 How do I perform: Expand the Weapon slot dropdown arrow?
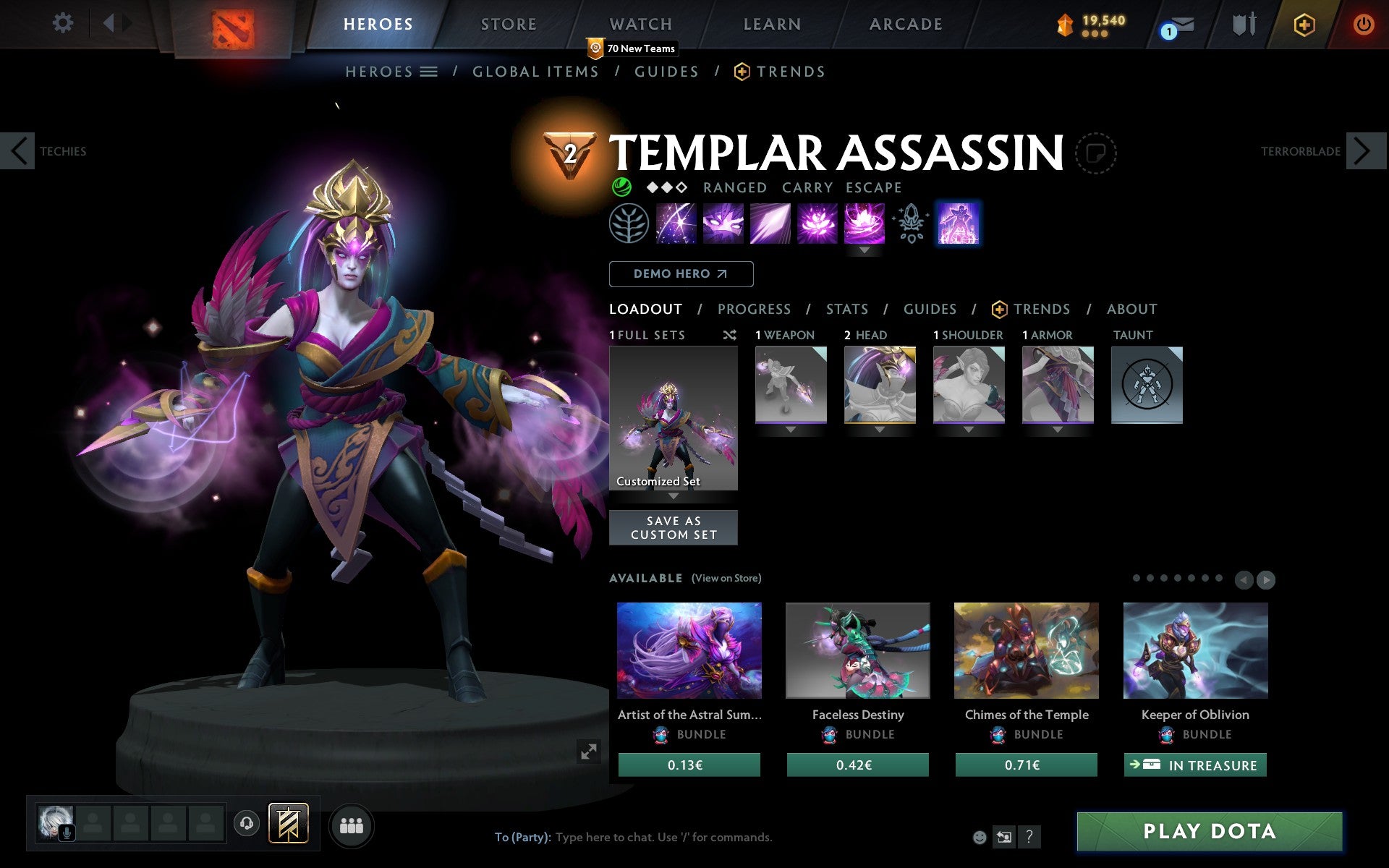tap(791, 430)
